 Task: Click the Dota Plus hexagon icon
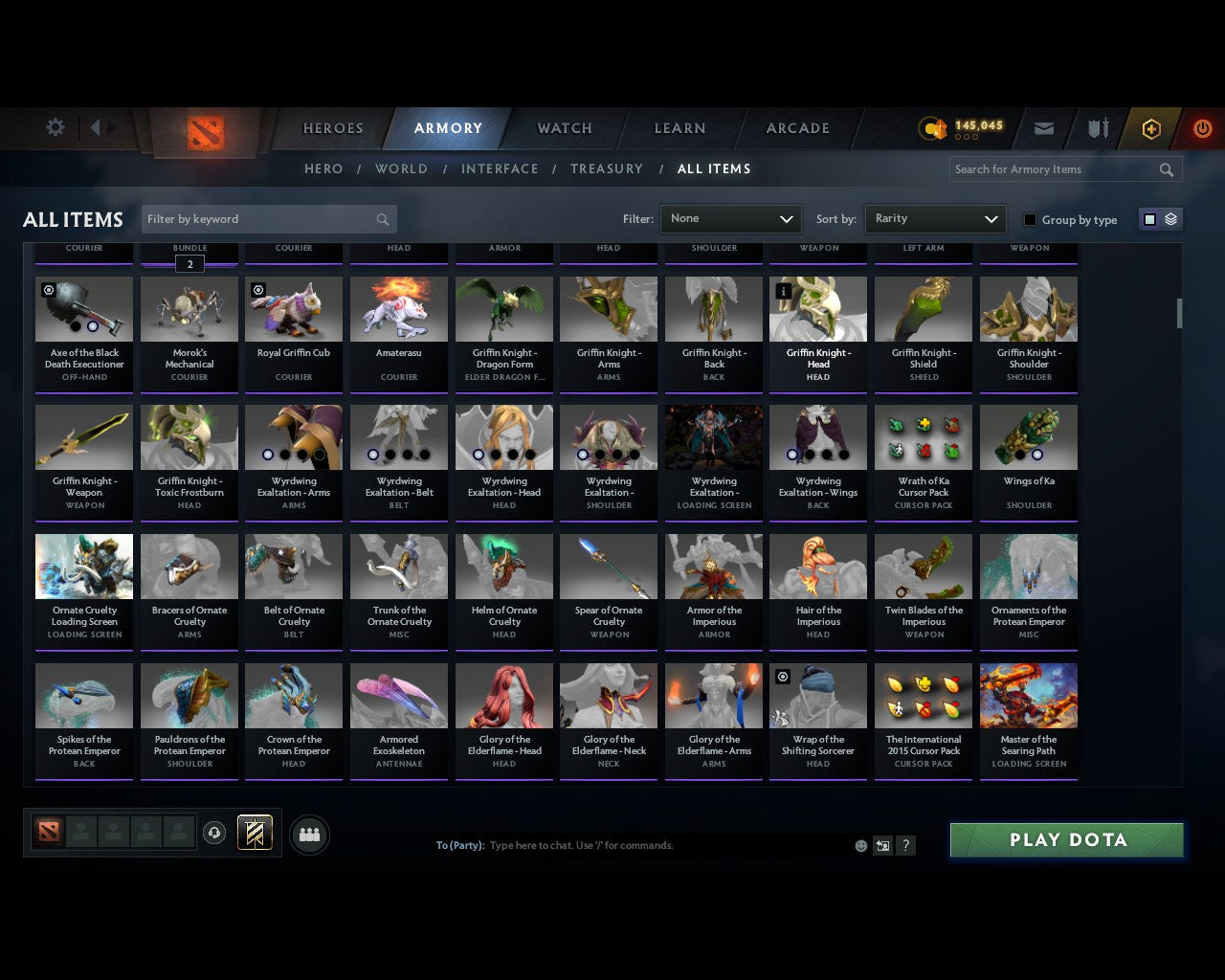click(1150, 128)
